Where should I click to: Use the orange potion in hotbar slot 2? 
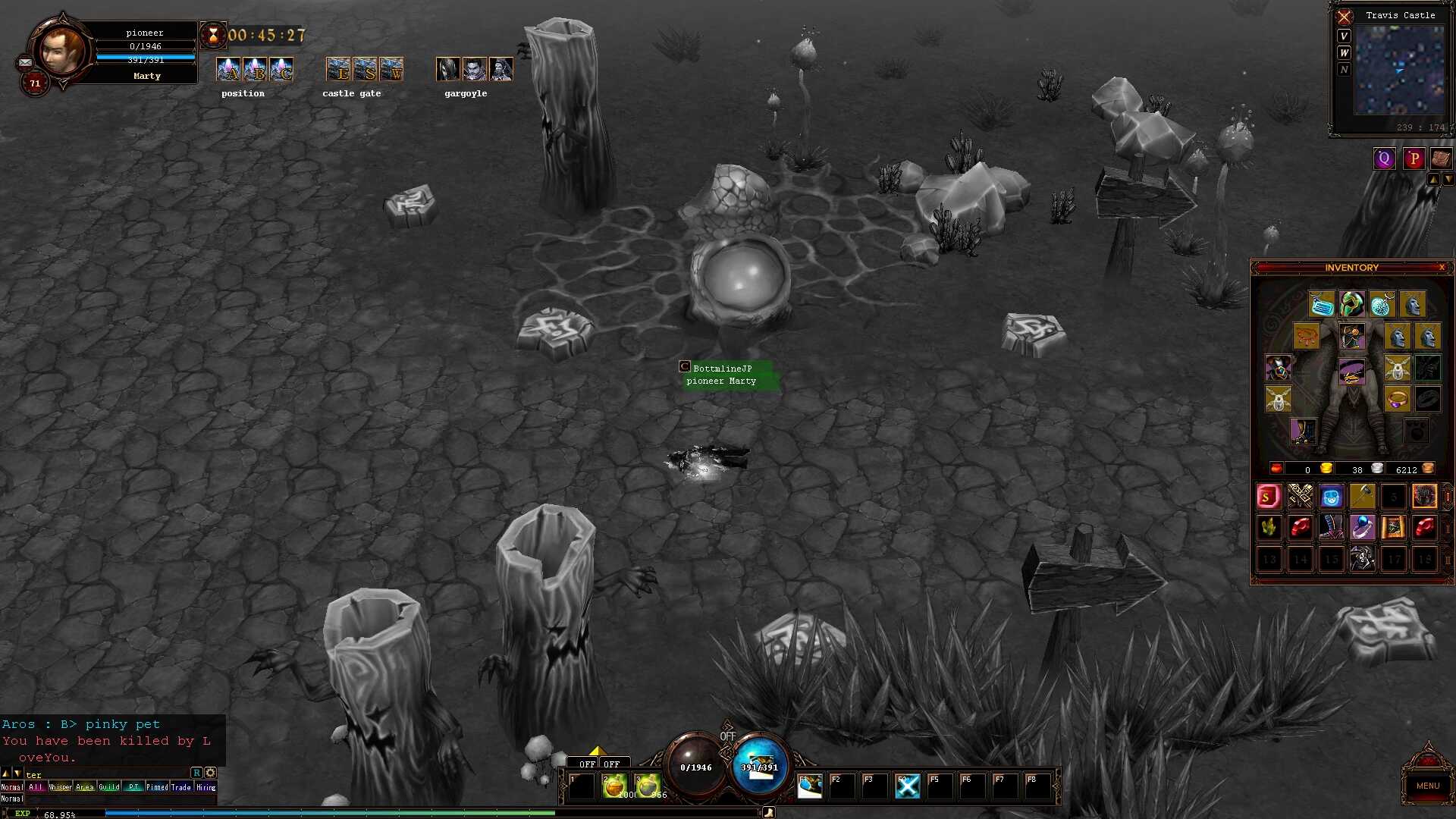click(614, 786)
